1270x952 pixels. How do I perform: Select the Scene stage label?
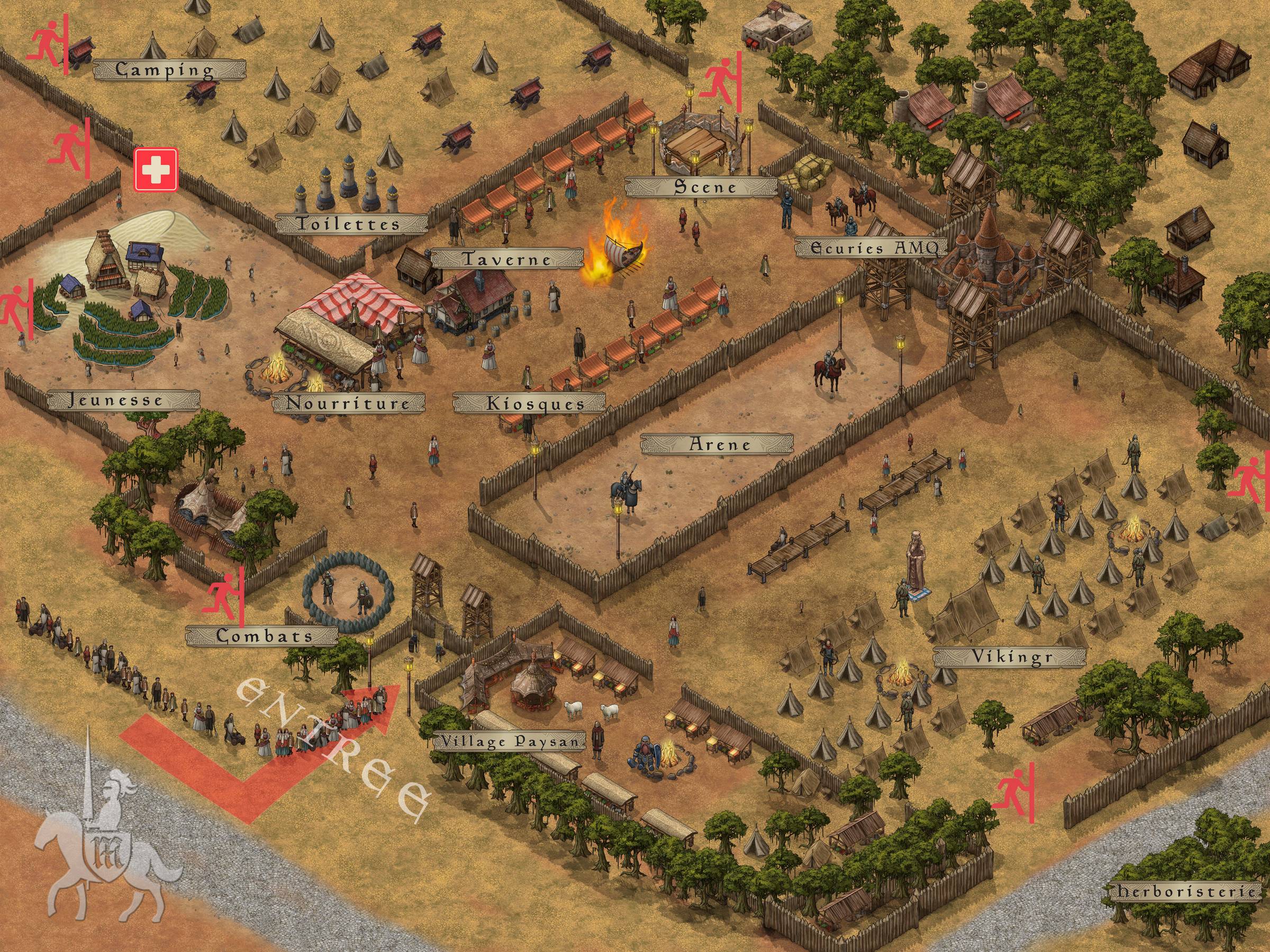point(701,187)
